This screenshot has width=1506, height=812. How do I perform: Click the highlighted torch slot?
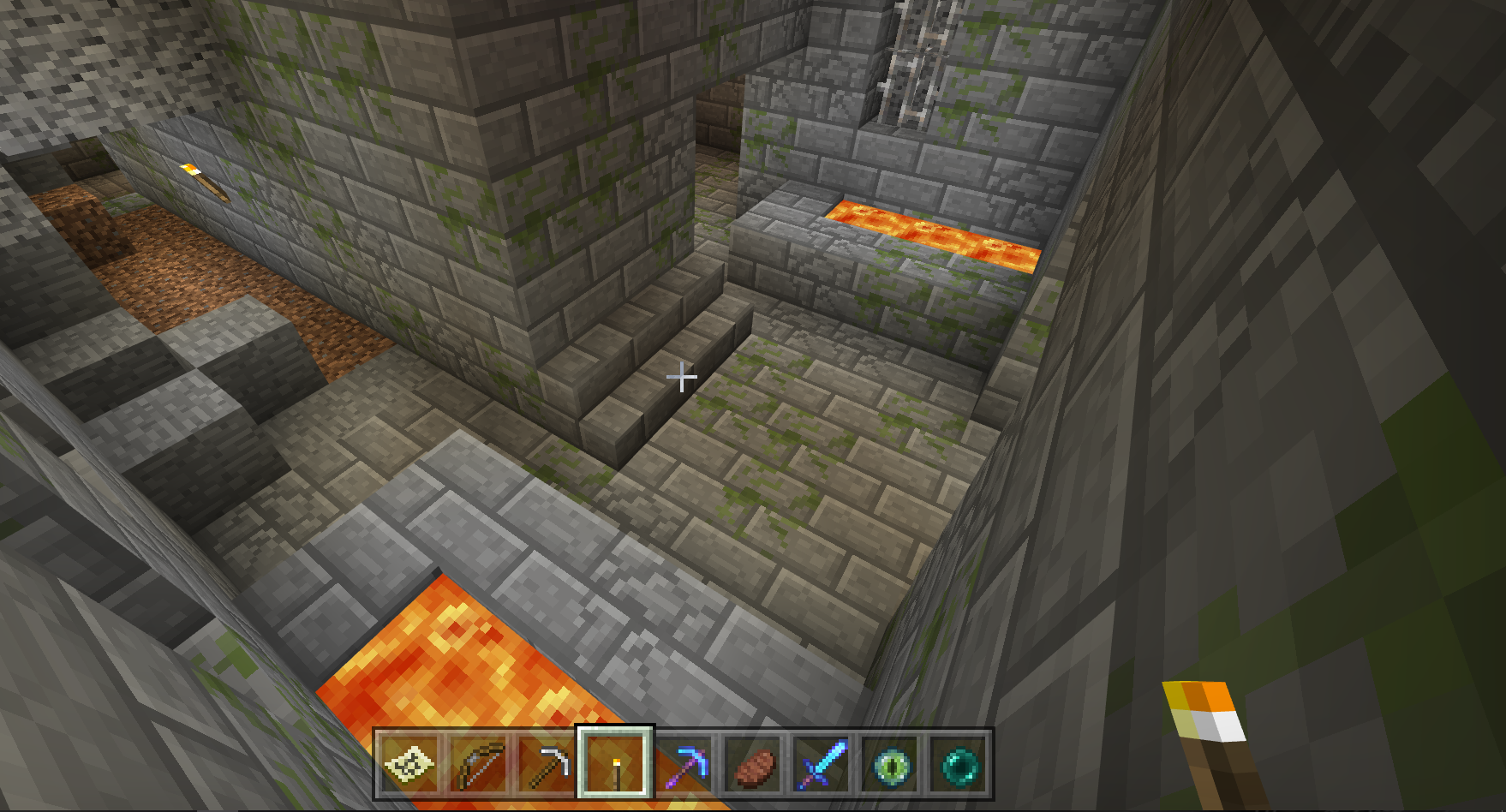pyautogui.click(x=615, y=764)
